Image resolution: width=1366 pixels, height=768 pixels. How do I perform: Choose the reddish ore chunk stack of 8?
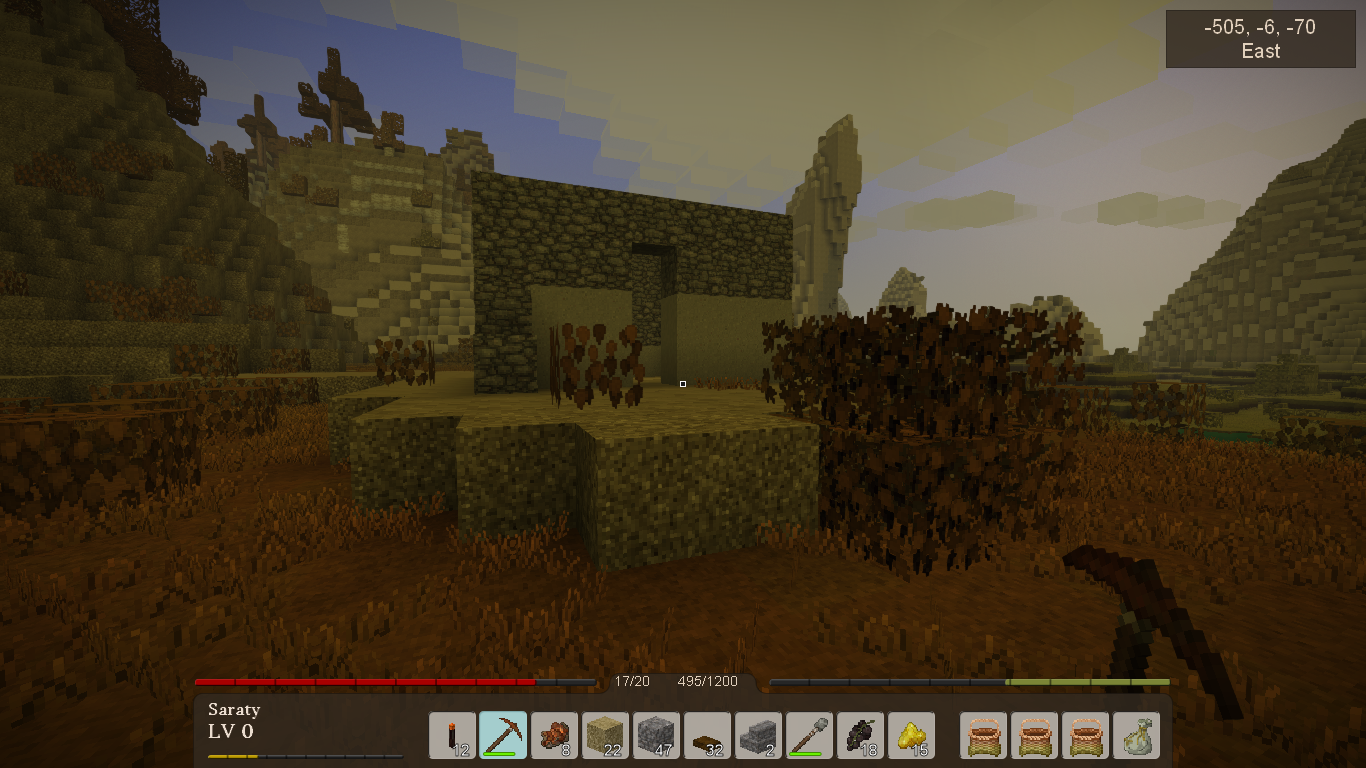(555, 736)
